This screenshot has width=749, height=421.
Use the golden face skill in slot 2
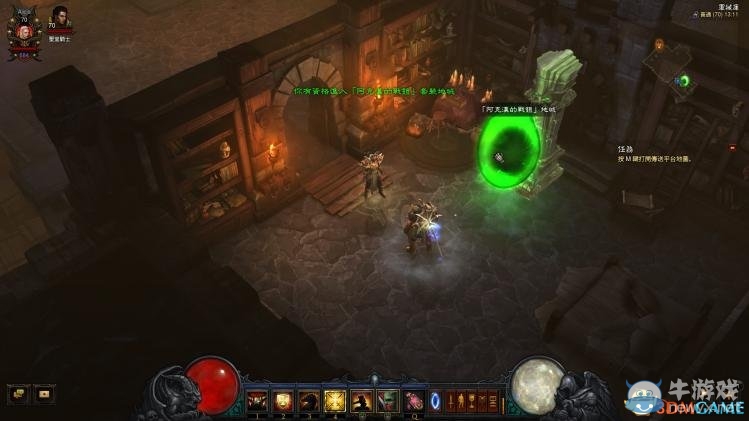[x=283, y=401]
